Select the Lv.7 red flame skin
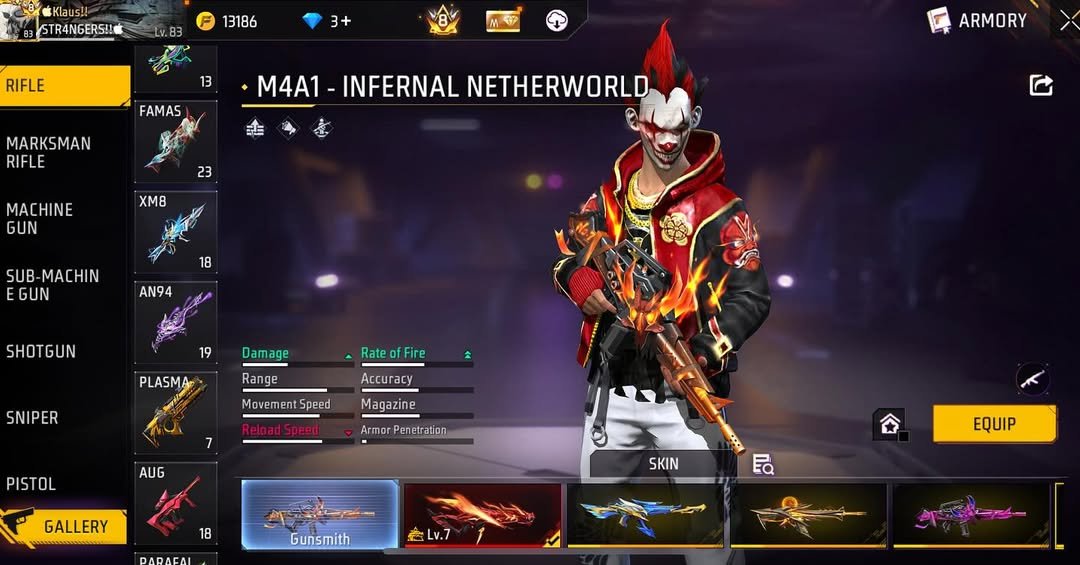The width and height of the screenshot is (1080, 565). [482, 515]
